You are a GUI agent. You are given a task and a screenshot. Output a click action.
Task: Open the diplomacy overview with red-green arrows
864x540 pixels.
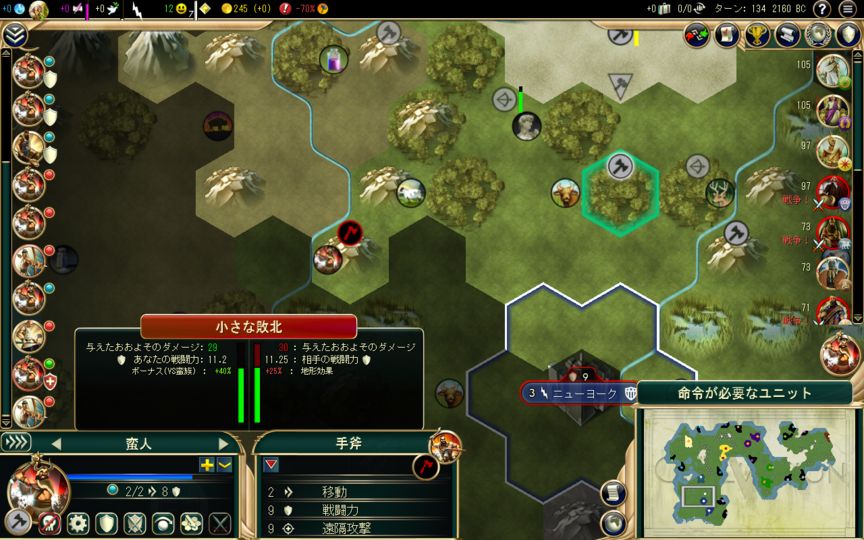tap(697, 35)
